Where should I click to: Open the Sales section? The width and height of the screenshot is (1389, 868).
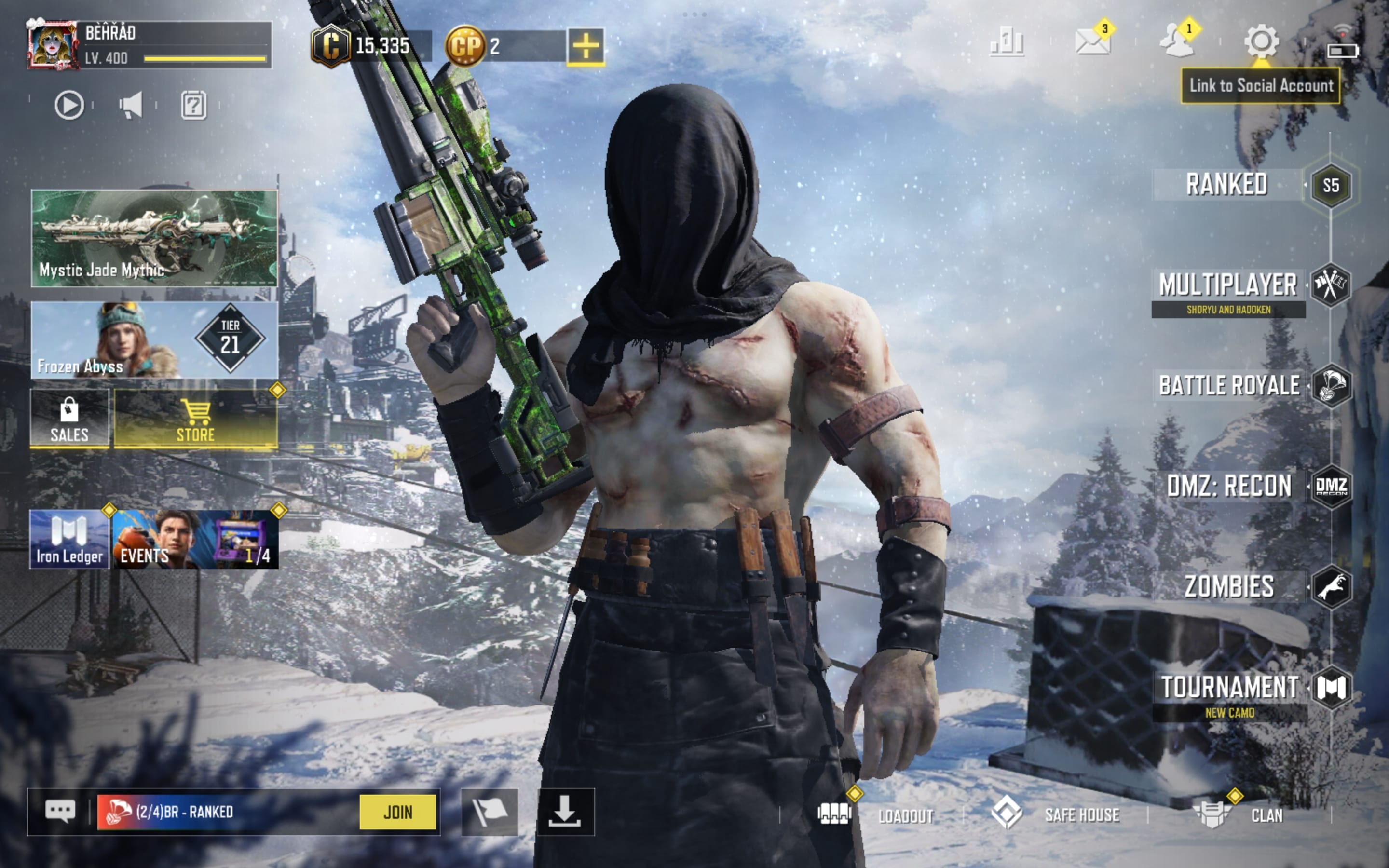click(x=69, y=419)
